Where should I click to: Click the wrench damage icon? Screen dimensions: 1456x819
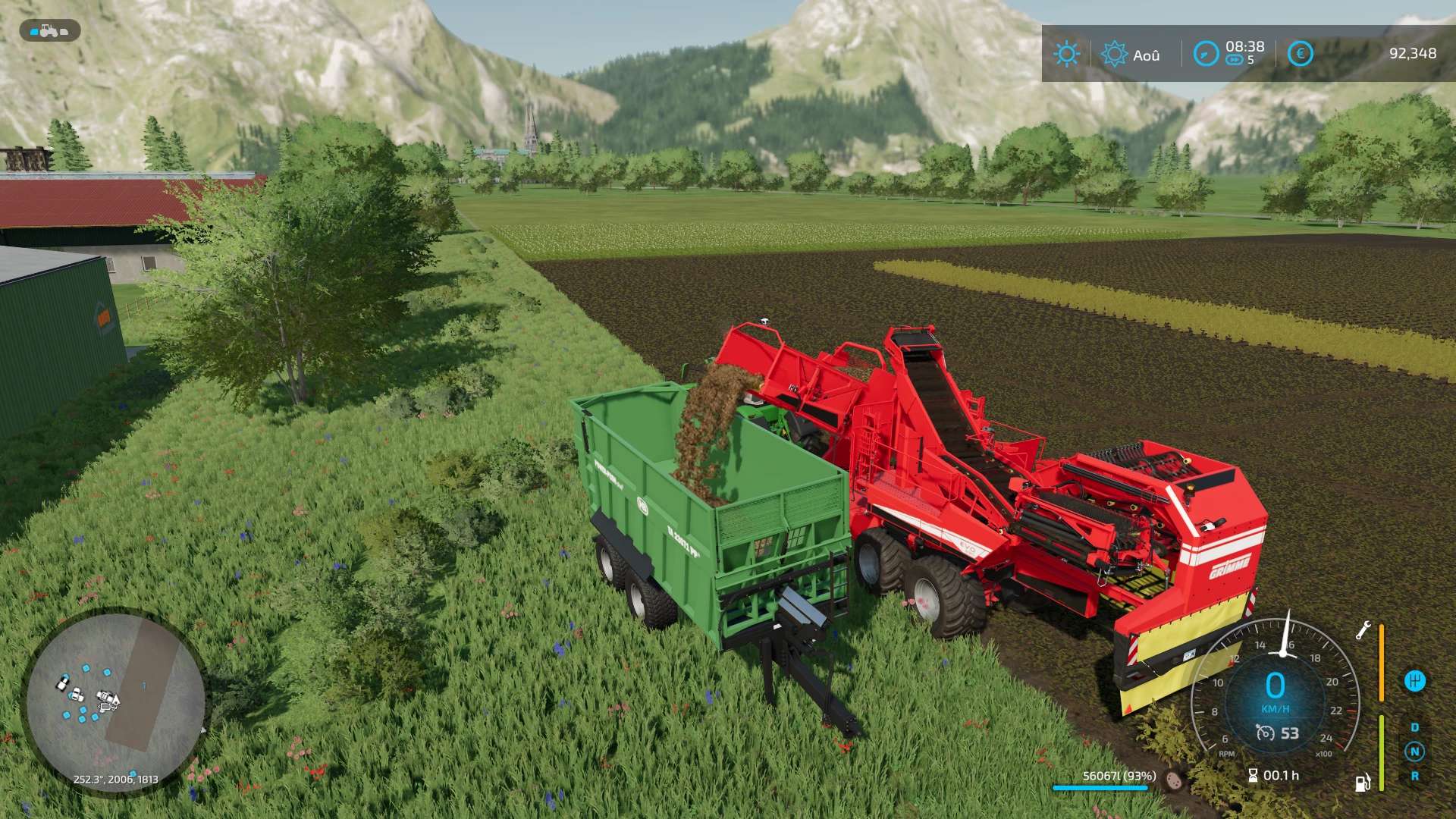click(x=1363, y=630)
